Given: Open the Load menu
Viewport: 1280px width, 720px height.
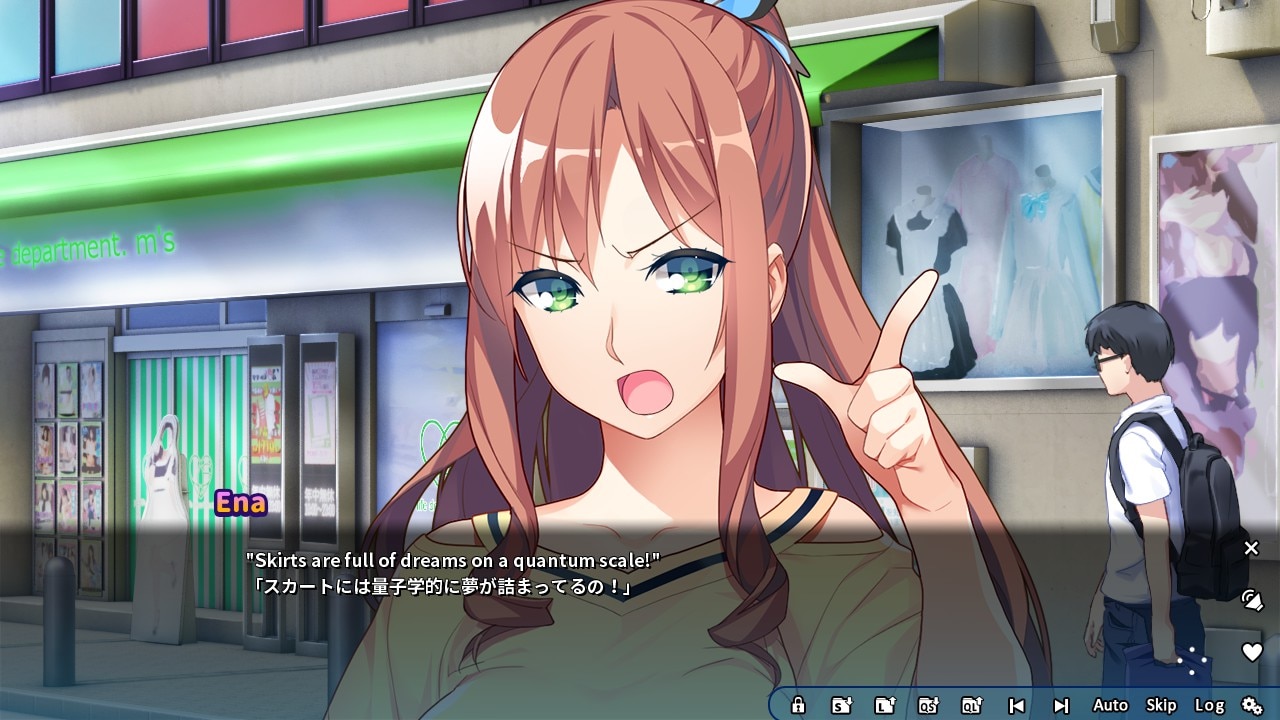Looking at the screenshot, I should [885, 705].
